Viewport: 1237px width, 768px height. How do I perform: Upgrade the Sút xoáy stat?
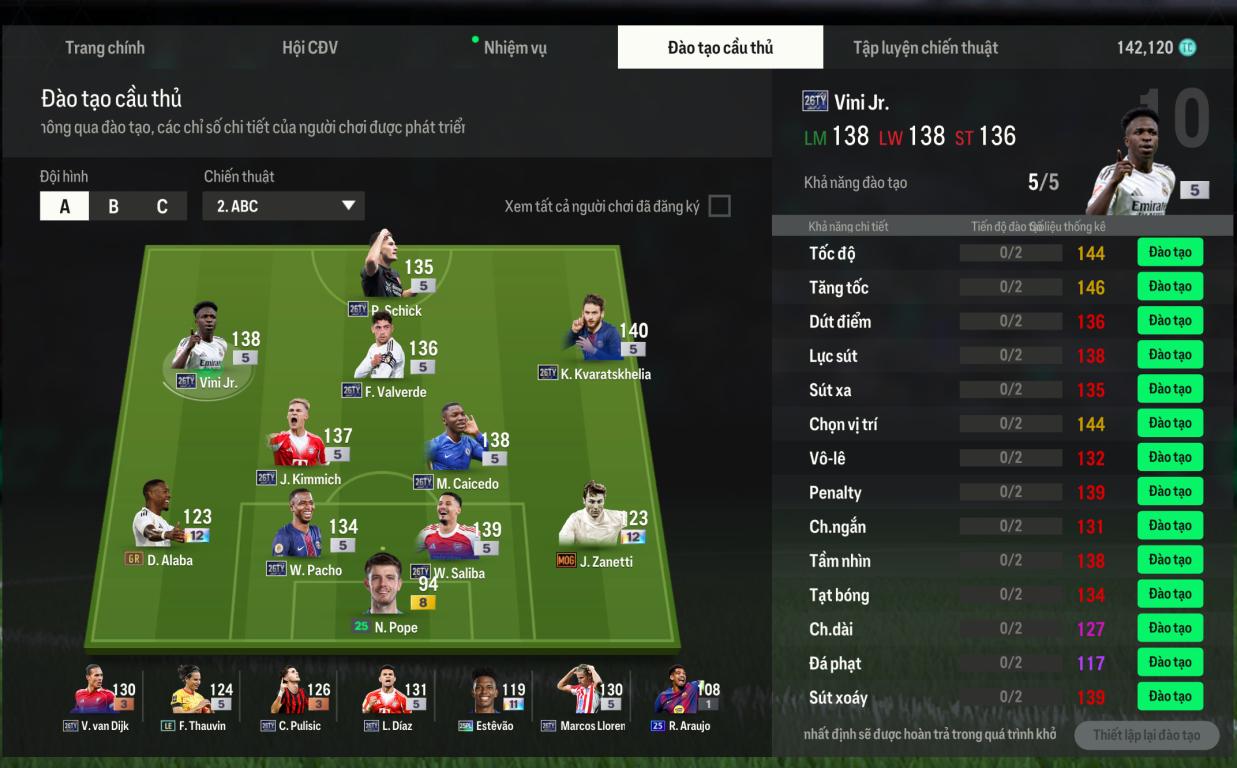(x=1169, y=697)
